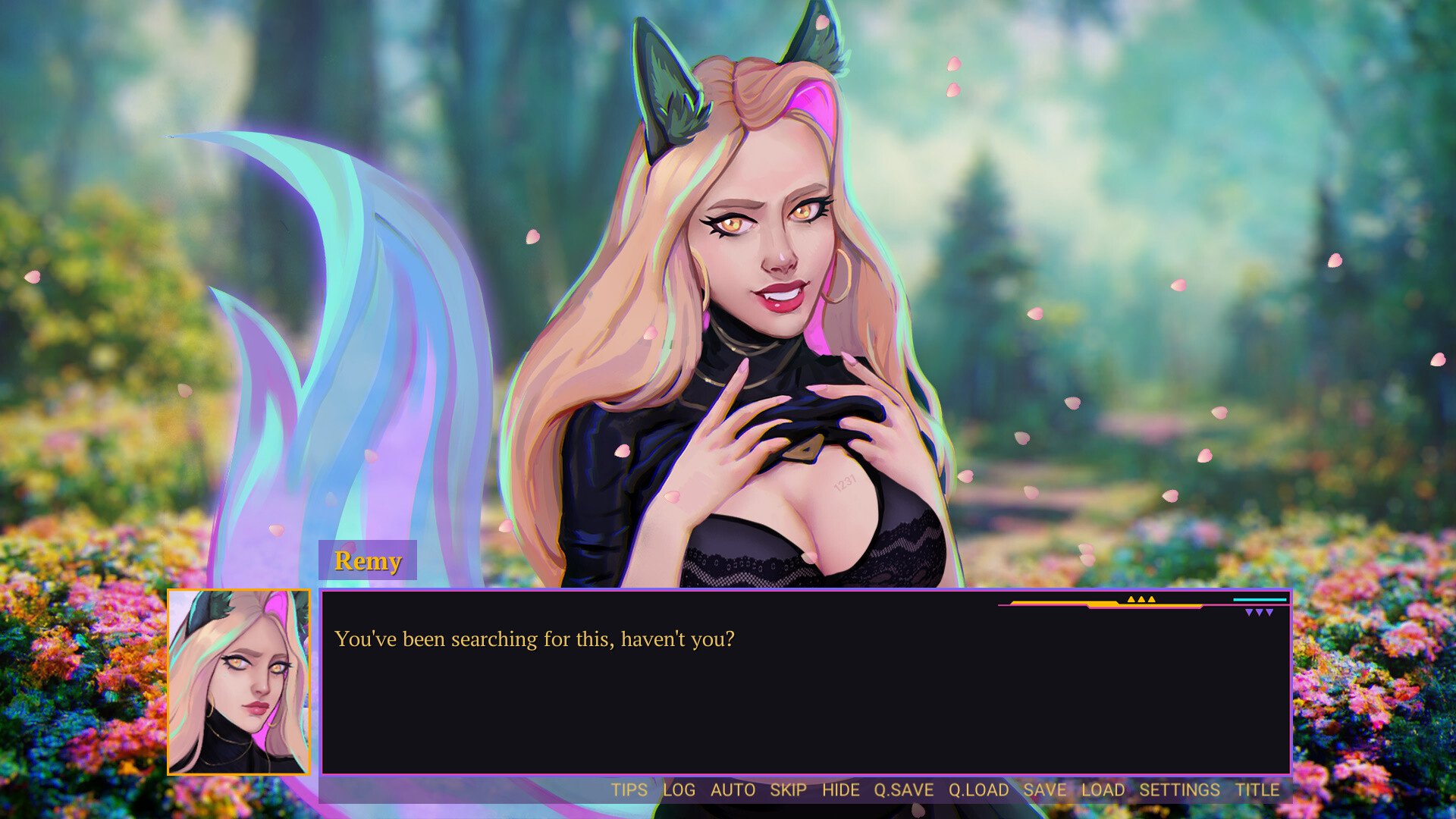1456x819 pixels.
Task: Return to the TITLE screen
Action: pyautogui.click(x=1257, y=790)
